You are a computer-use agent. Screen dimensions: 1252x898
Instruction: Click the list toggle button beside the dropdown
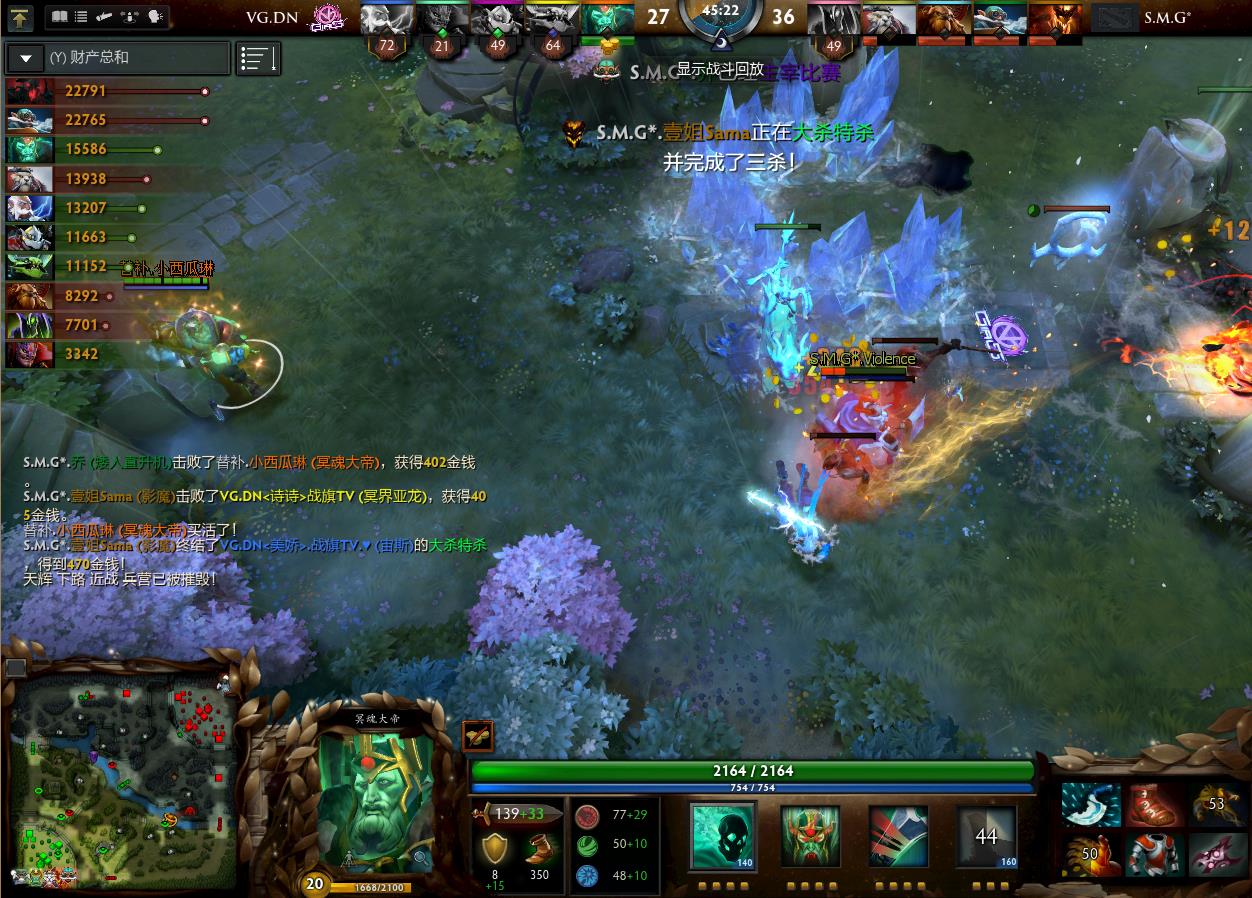pyautogui.click(x=258, y=58)
